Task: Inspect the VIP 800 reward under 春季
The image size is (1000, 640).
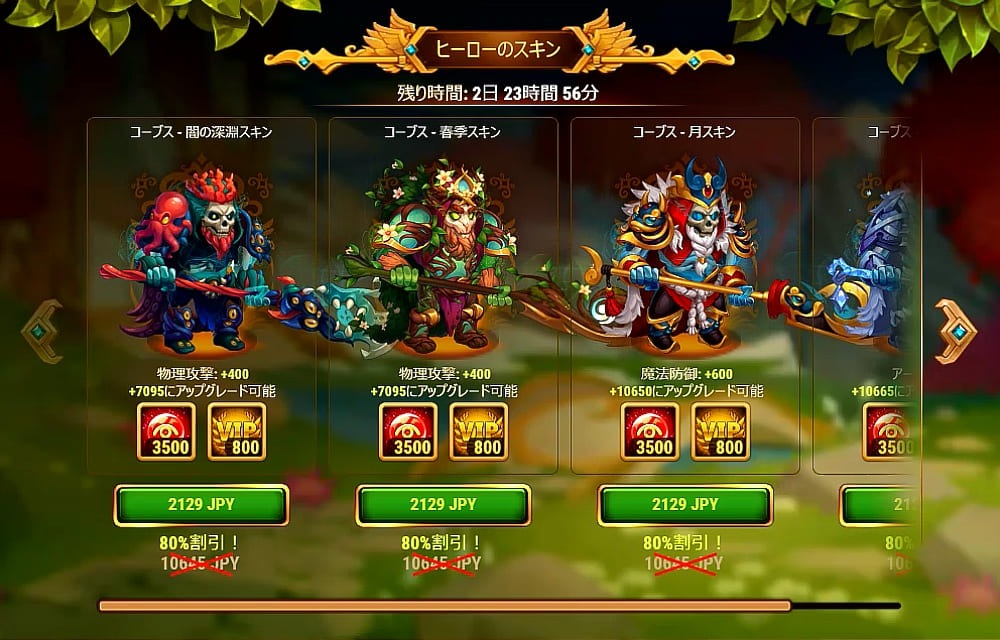Action: pos(478,432)
